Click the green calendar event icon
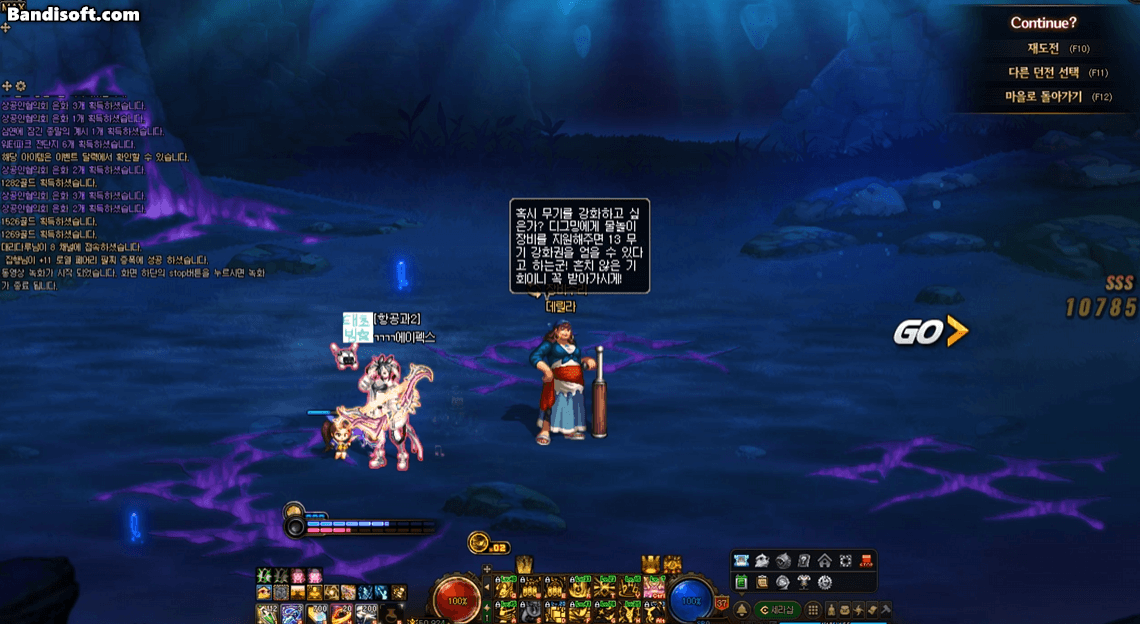Viewport: 1140px width, 624px height. [742, 582]
